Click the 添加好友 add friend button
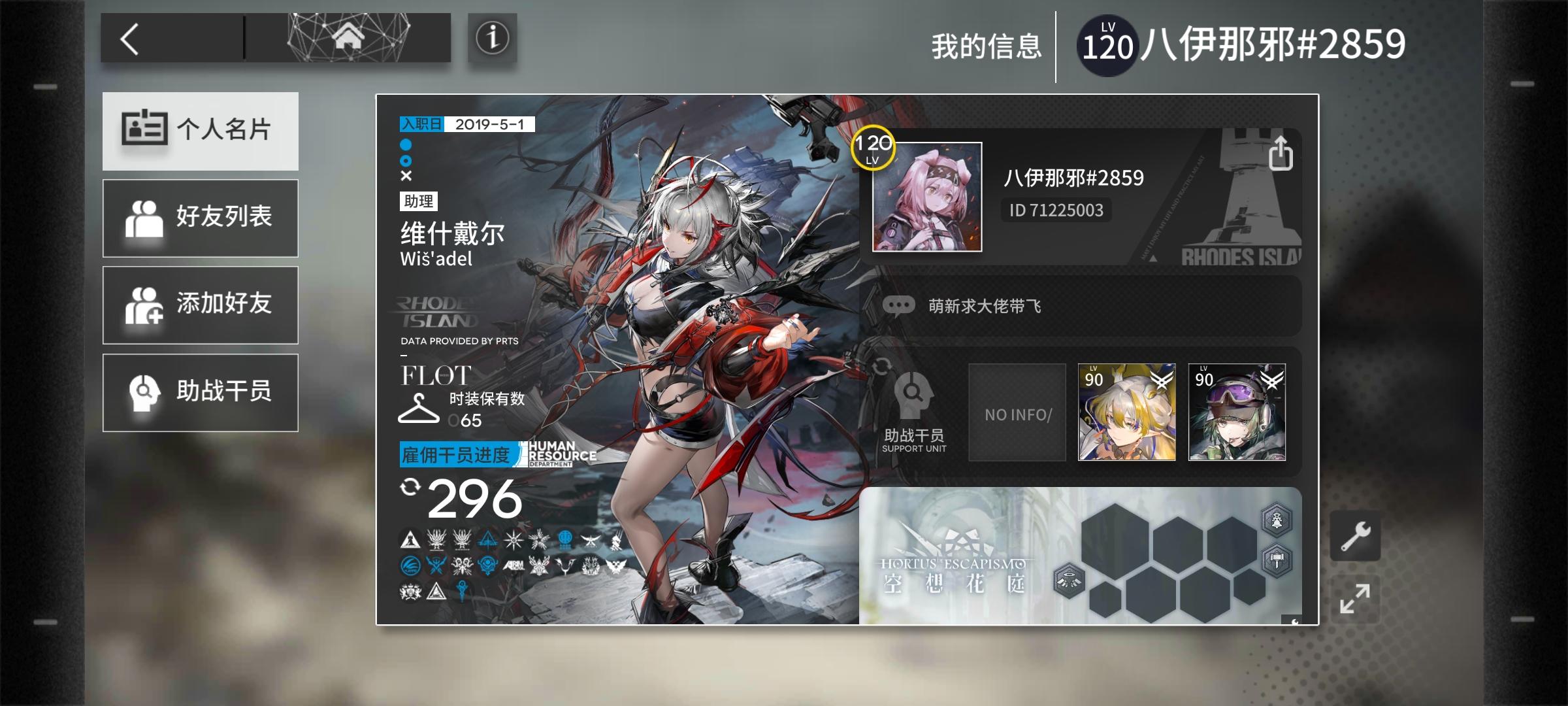The width and height of the screenshot is (1568, 706). [200, 305]
